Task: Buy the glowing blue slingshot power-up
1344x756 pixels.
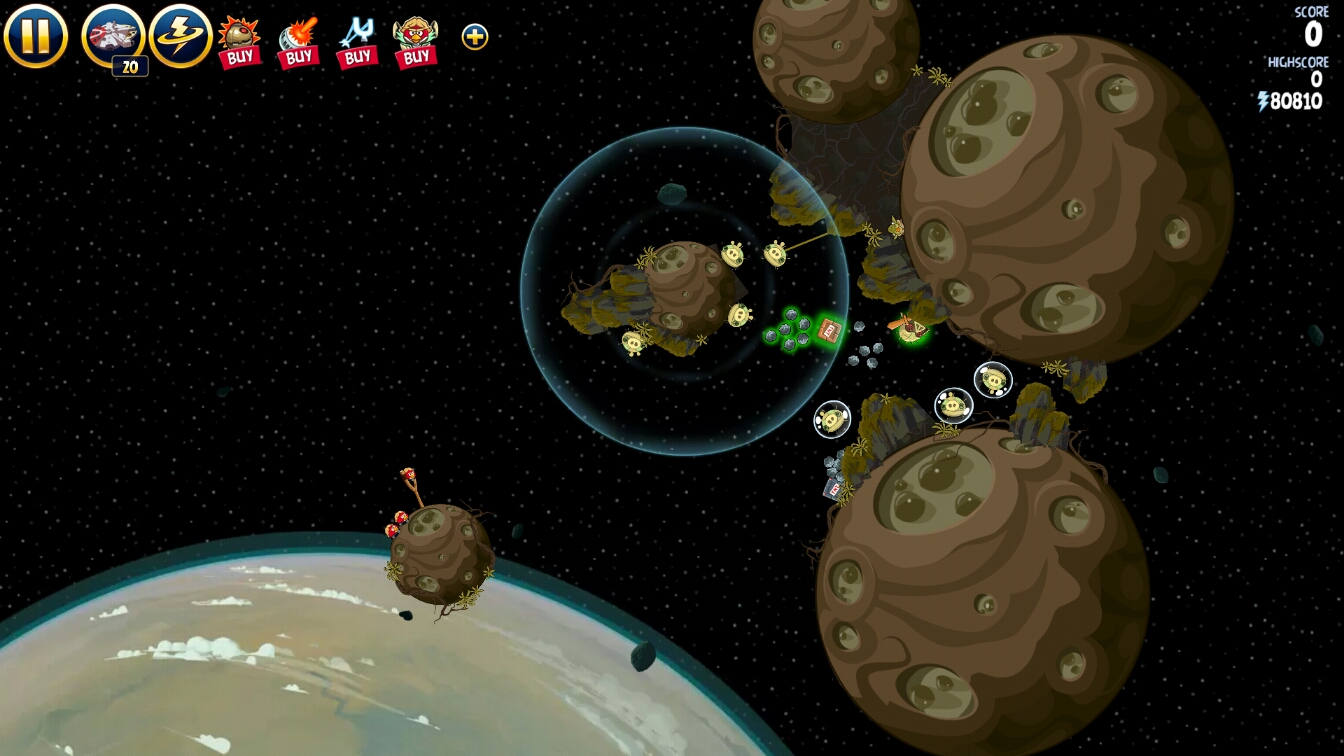Action: tap(356, 42)
